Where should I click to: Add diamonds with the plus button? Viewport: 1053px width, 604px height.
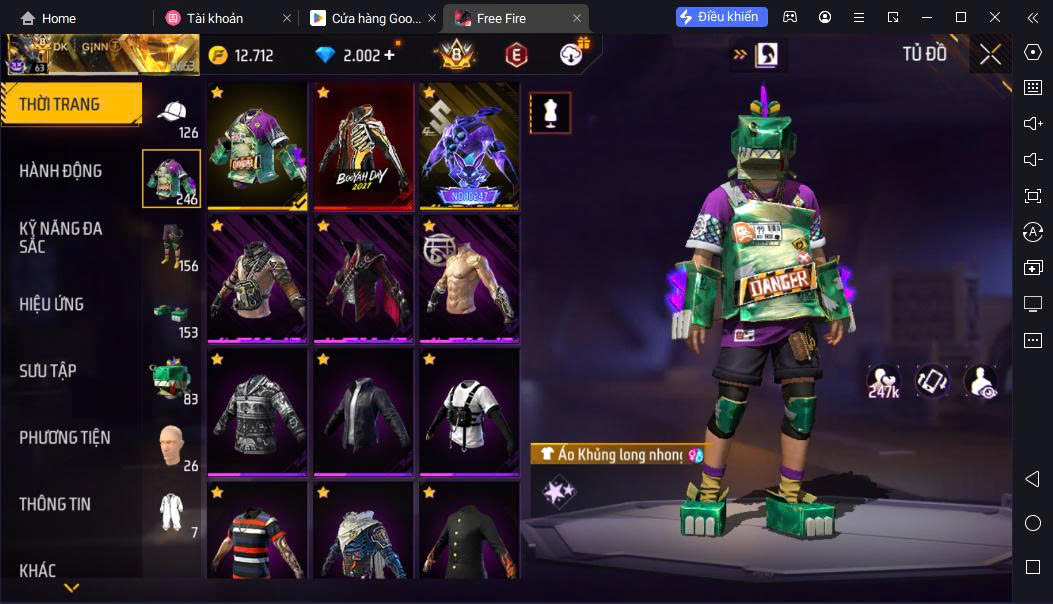pos(389,55)
